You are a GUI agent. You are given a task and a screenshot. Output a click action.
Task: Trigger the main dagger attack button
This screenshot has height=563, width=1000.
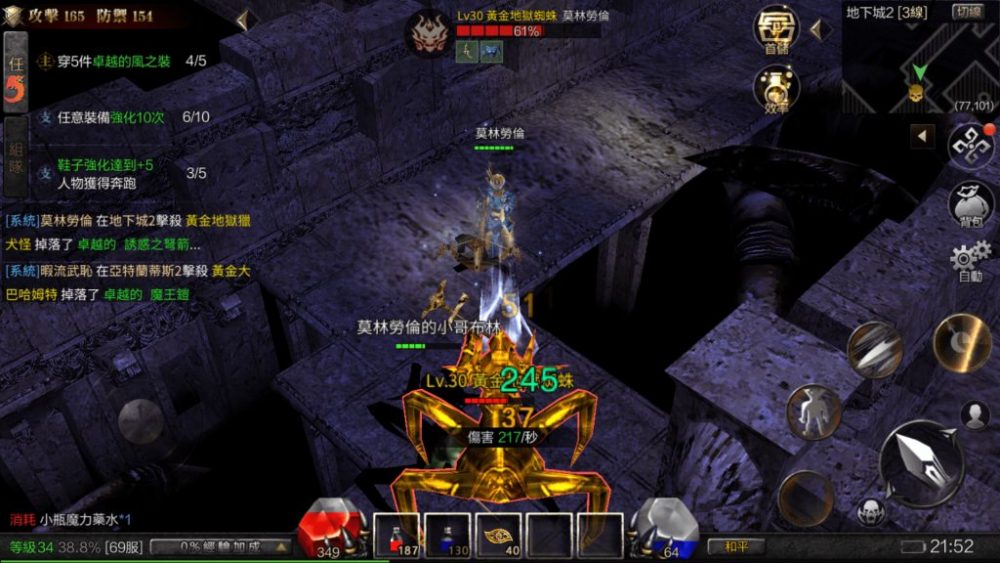tap(921, 462)
